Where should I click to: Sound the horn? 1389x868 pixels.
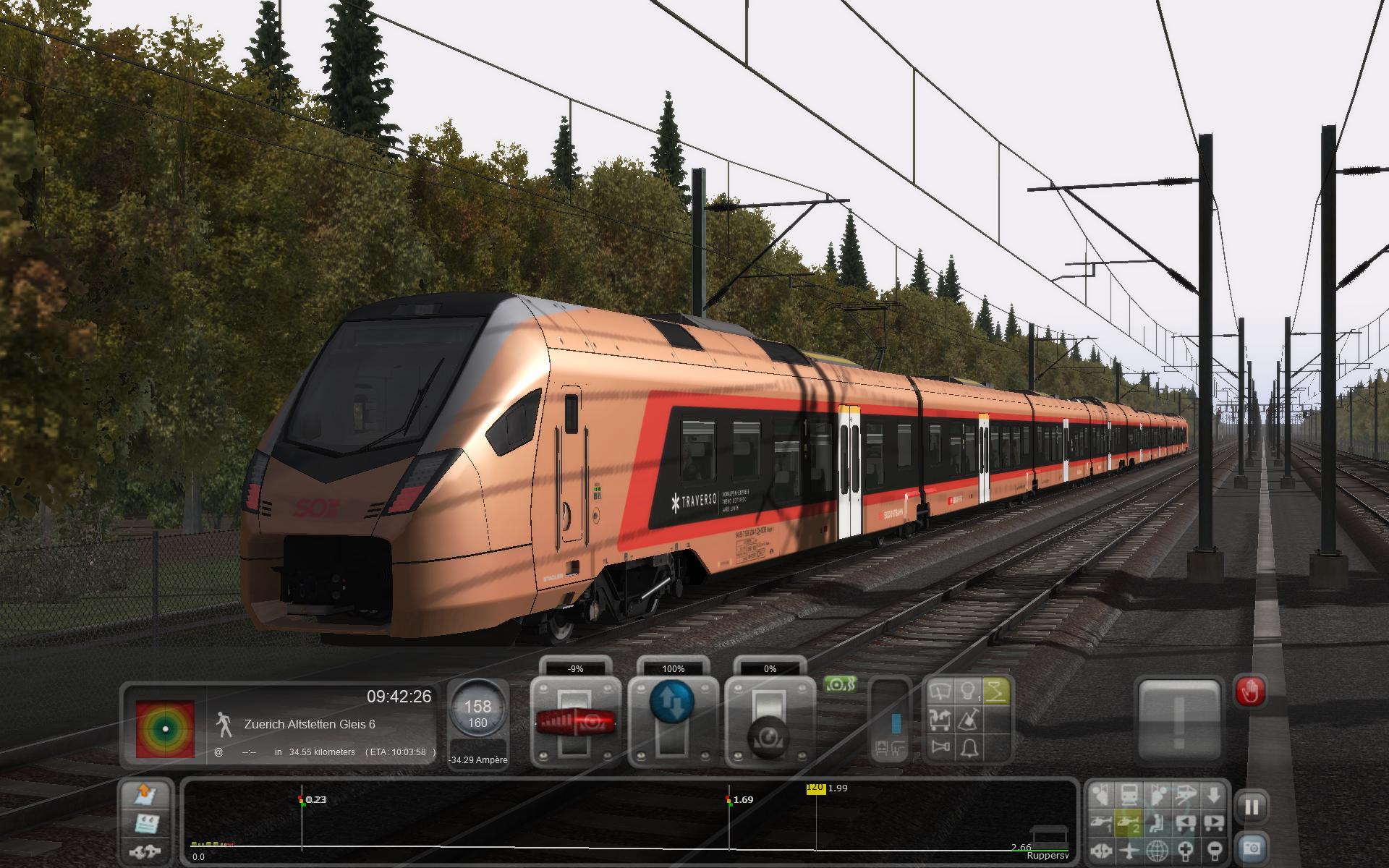pyautogui.click(x=939, y=748)
